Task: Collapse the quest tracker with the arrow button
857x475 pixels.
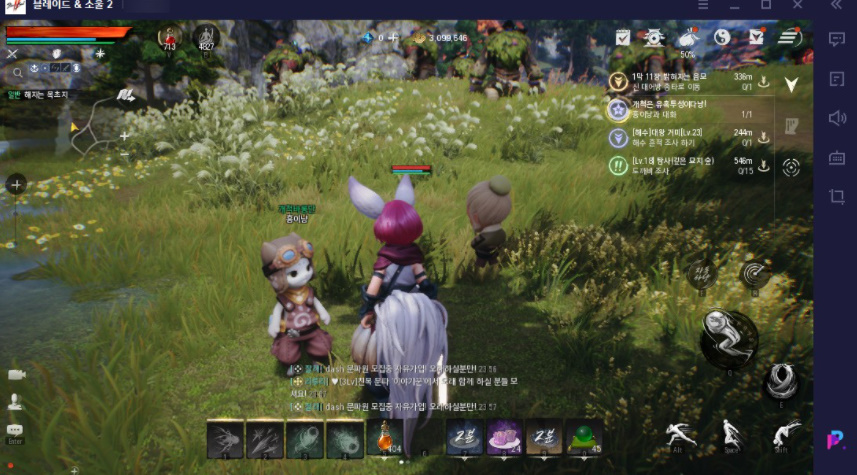Action: 791,85
